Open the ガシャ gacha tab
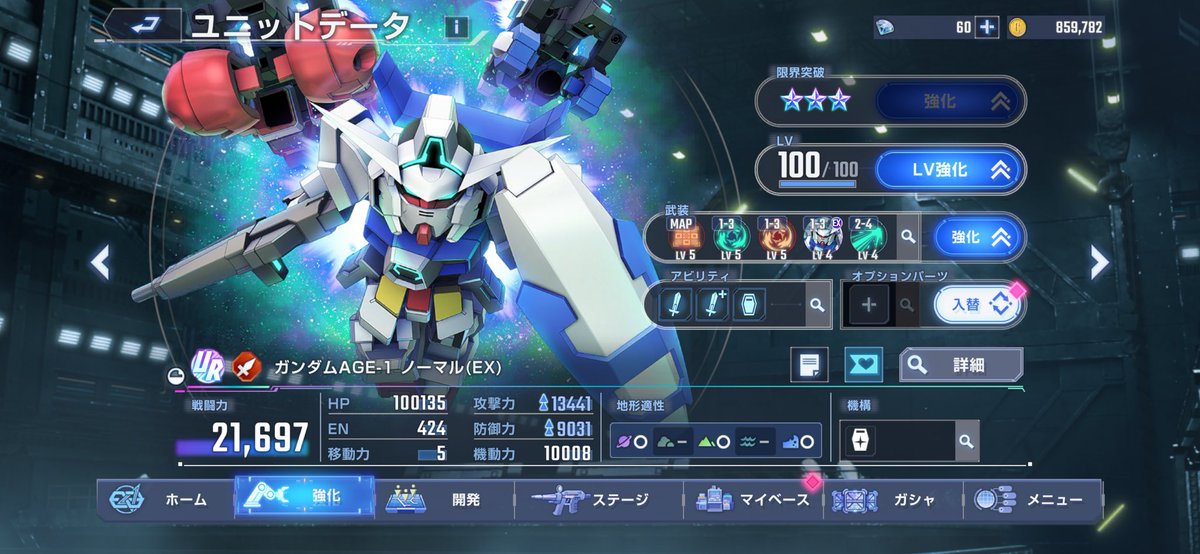 click(x=893, y=499)
